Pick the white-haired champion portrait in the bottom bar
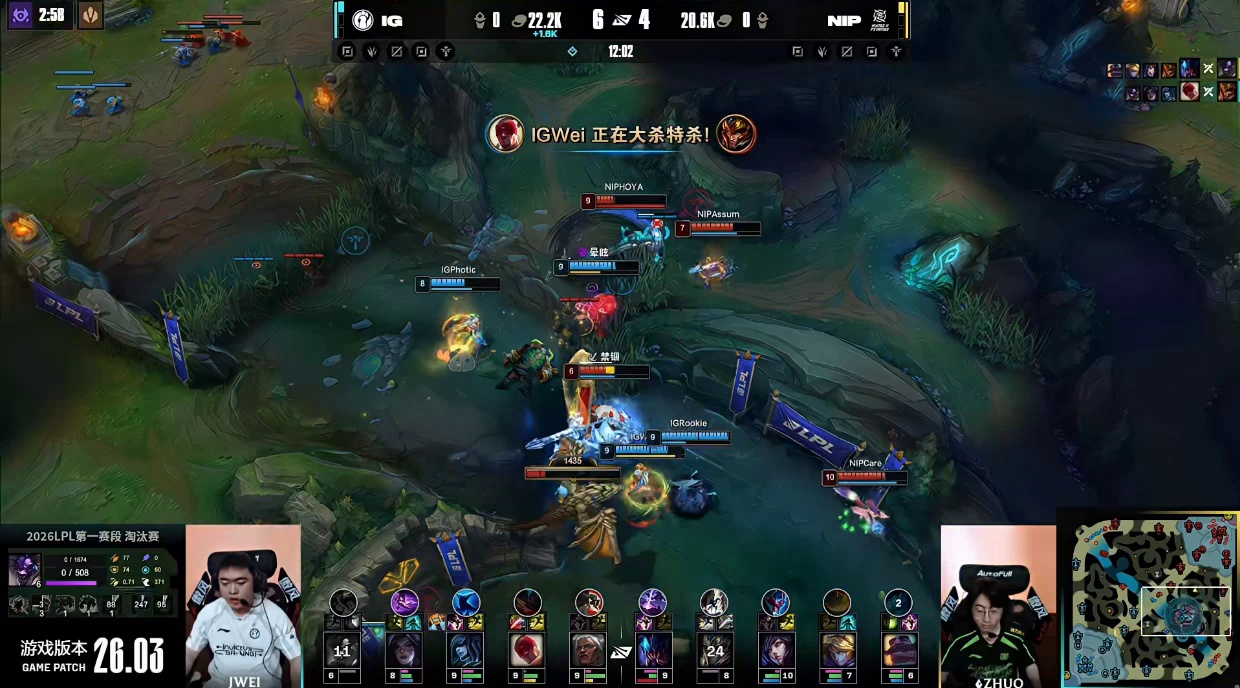The image size is (1240, 688). [589, 650]
